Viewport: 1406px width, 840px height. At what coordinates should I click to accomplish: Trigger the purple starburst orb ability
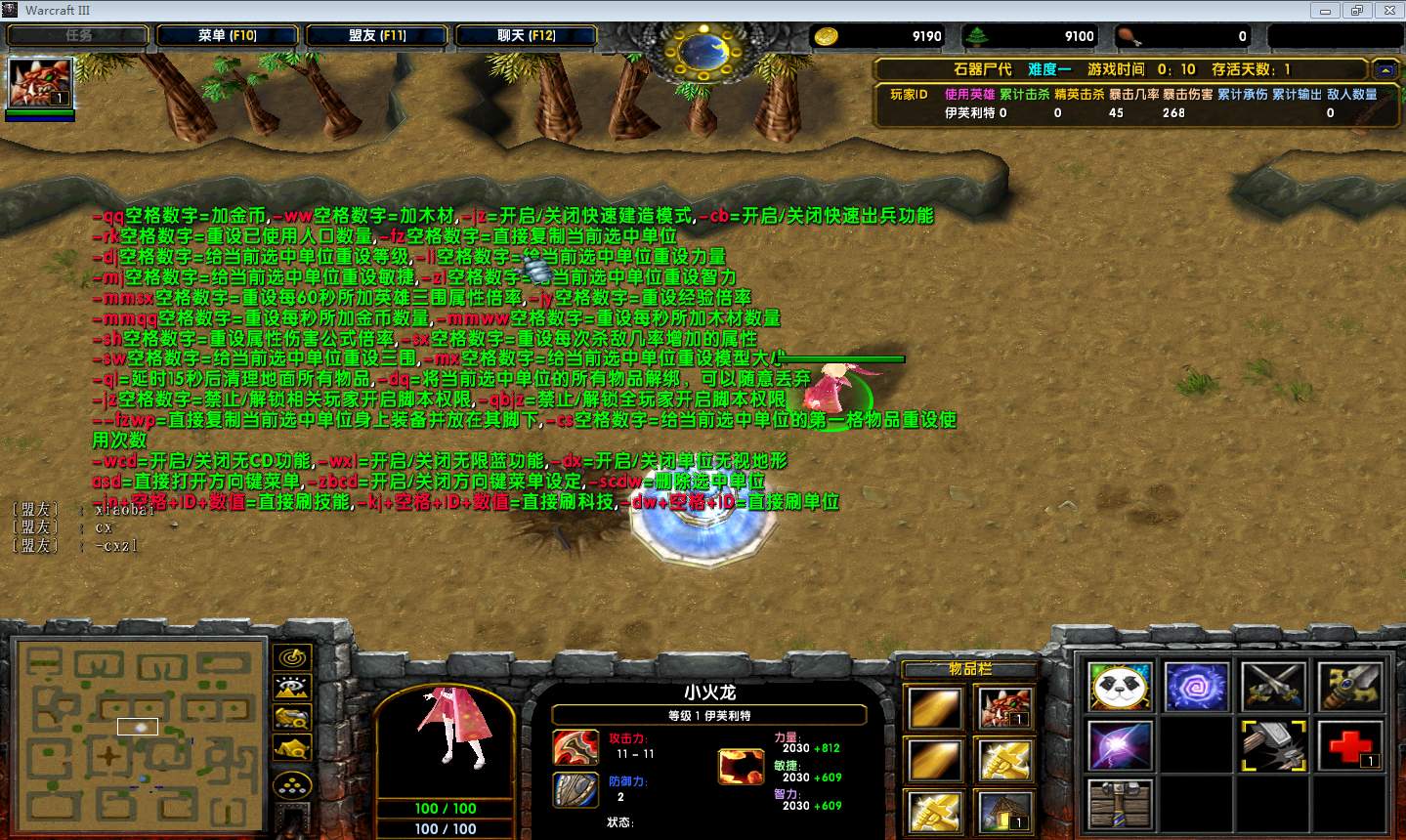tap(1120, 746)
